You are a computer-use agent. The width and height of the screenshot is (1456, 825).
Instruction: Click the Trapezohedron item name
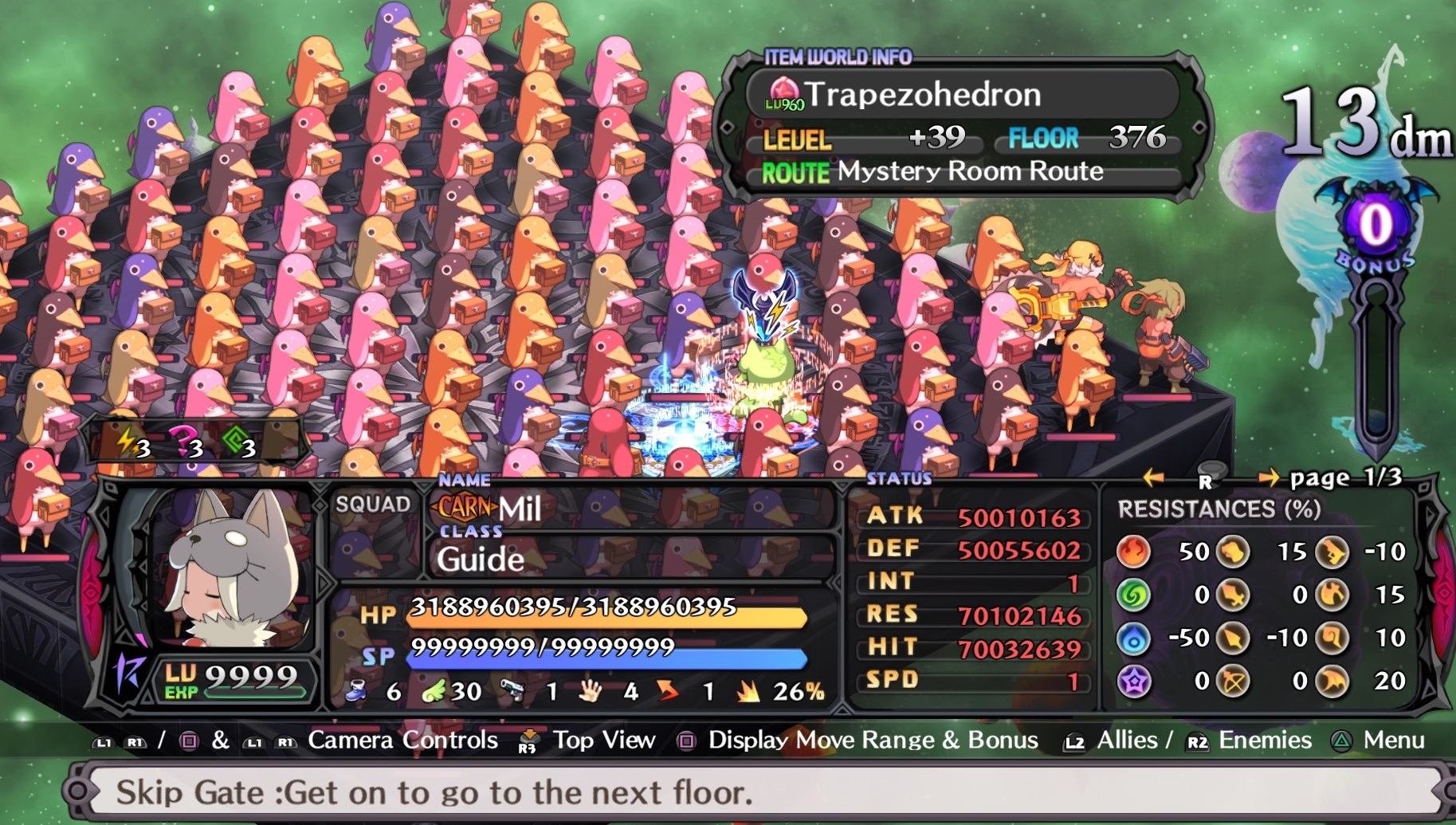point(923,95)
